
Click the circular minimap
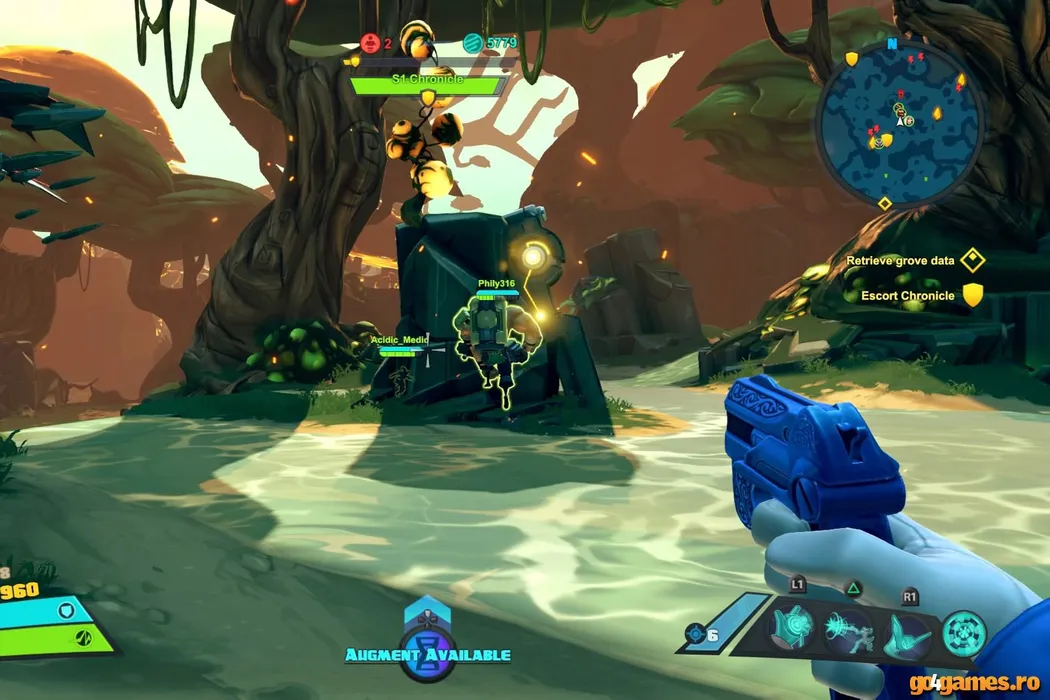(899, 122)
